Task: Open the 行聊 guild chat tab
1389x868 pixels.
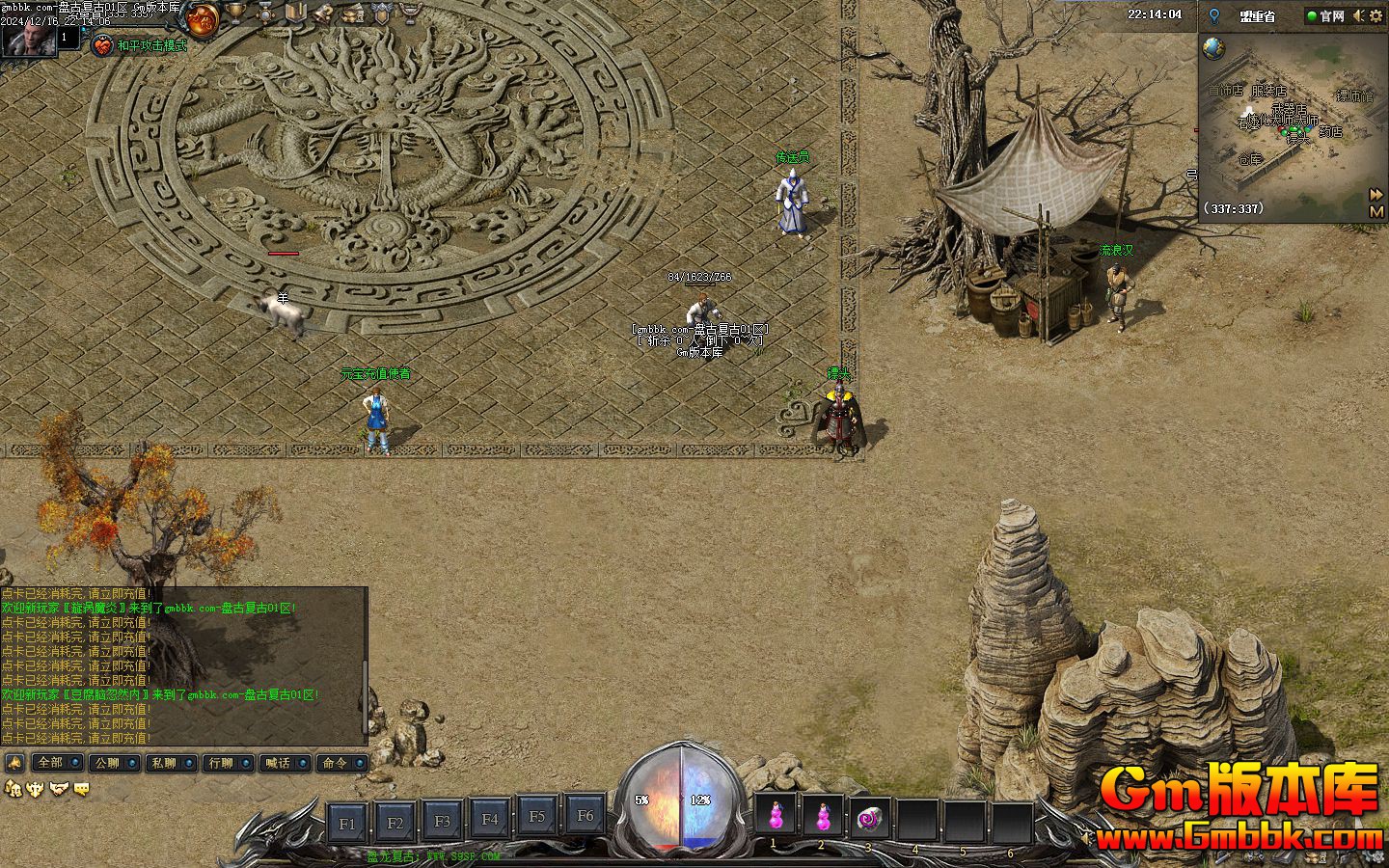Action: coord(221,763)
